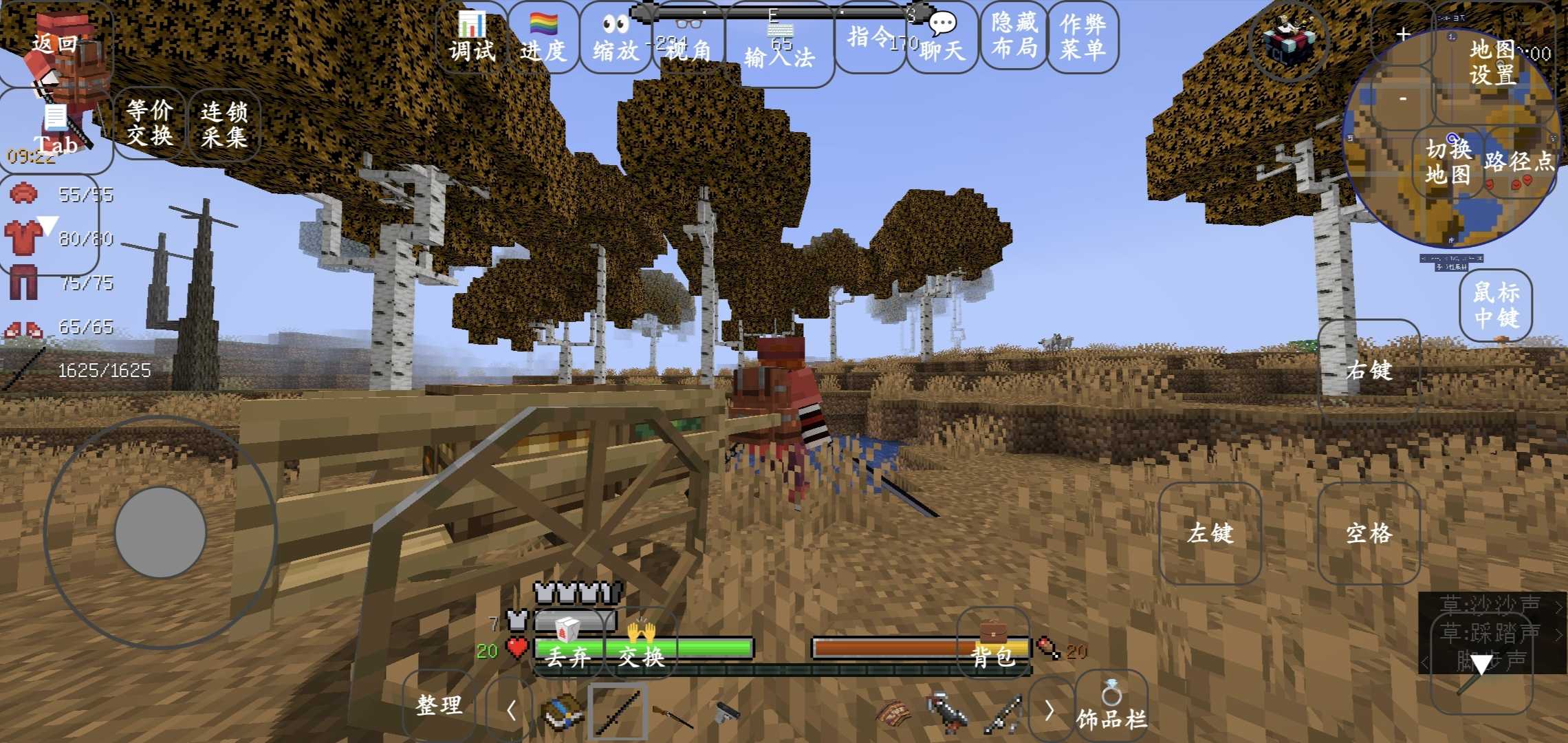
Task: Tap the 右键 right-click button
Action: (1369, 370)
